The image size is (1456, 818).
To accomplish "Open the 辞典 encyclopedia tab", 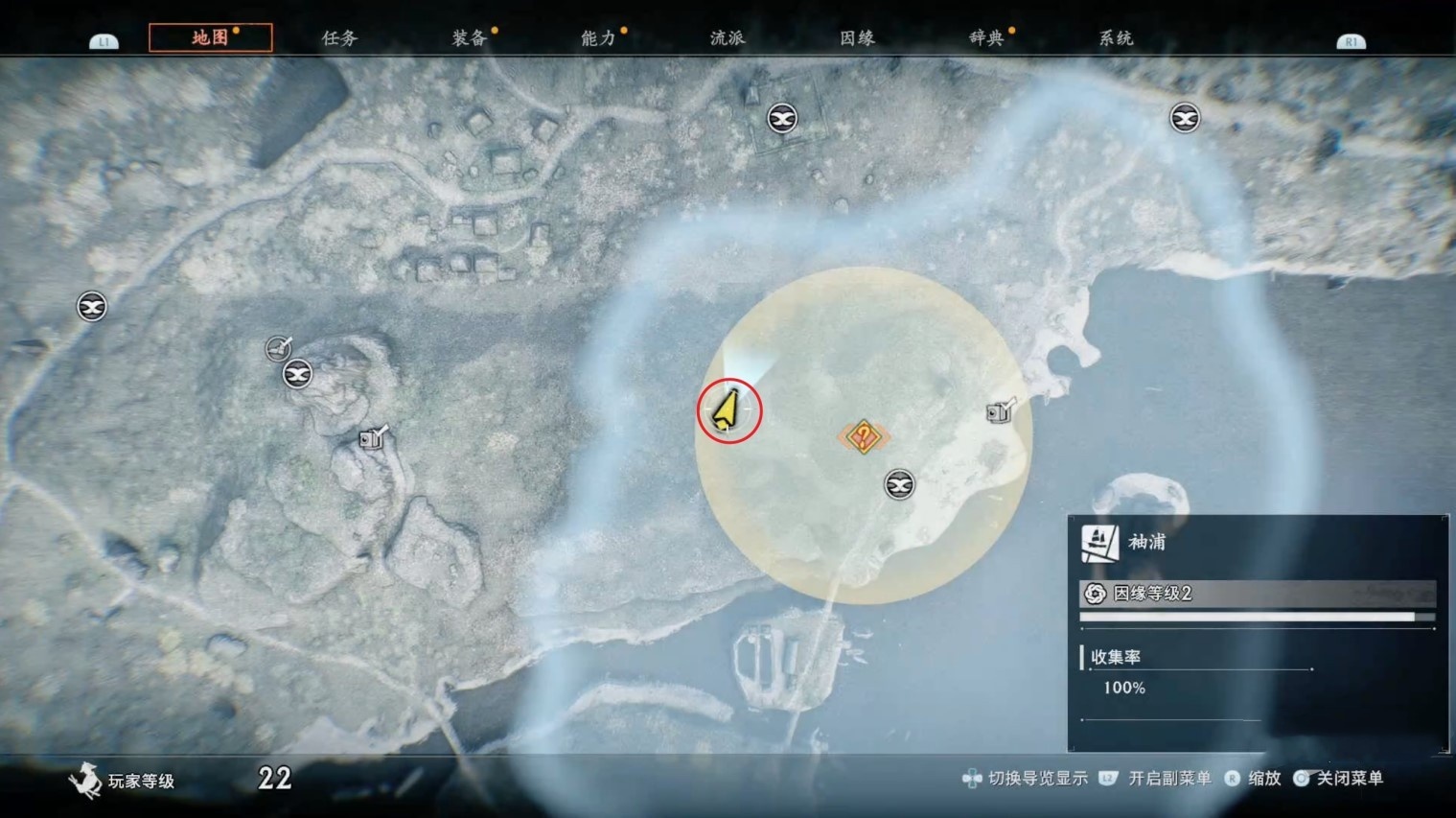I will pyautogui.click(x=986, y=38).
